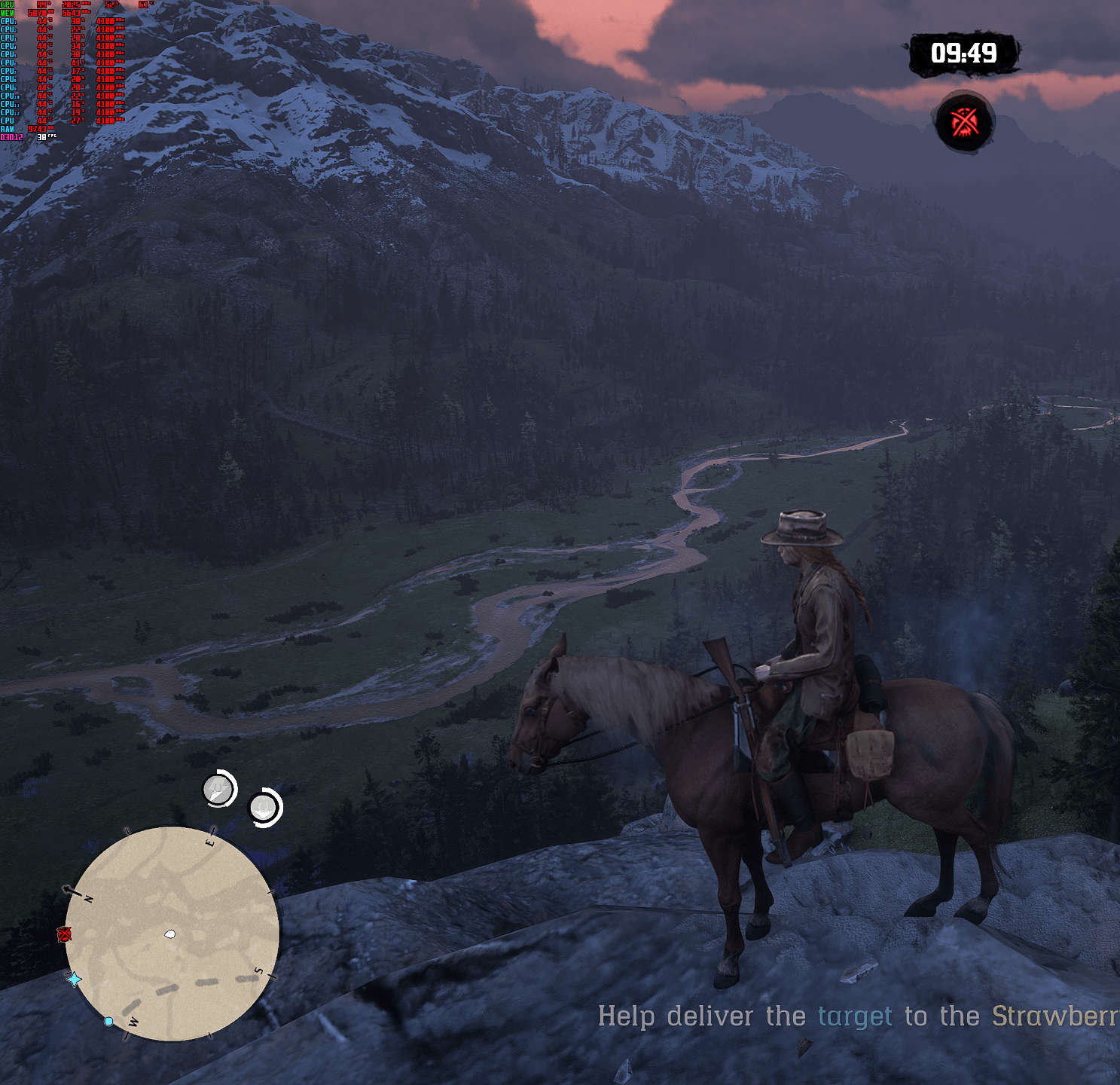Select the horse health core icon
Screen dimensions: 1120x1085
point(264,808)
